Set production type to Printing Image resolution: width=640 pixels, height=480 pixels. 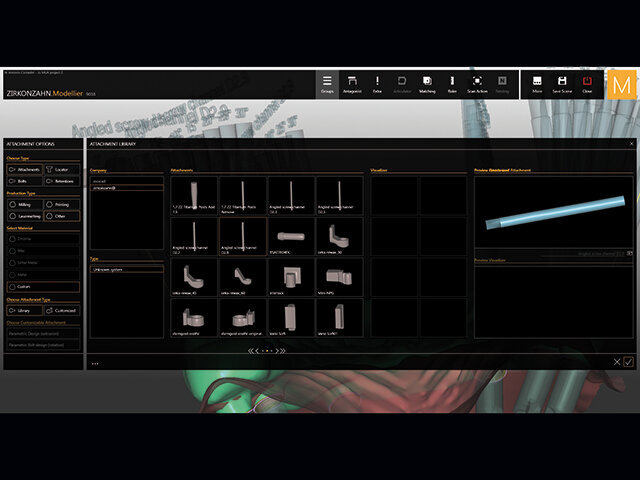tap(64, 204)
